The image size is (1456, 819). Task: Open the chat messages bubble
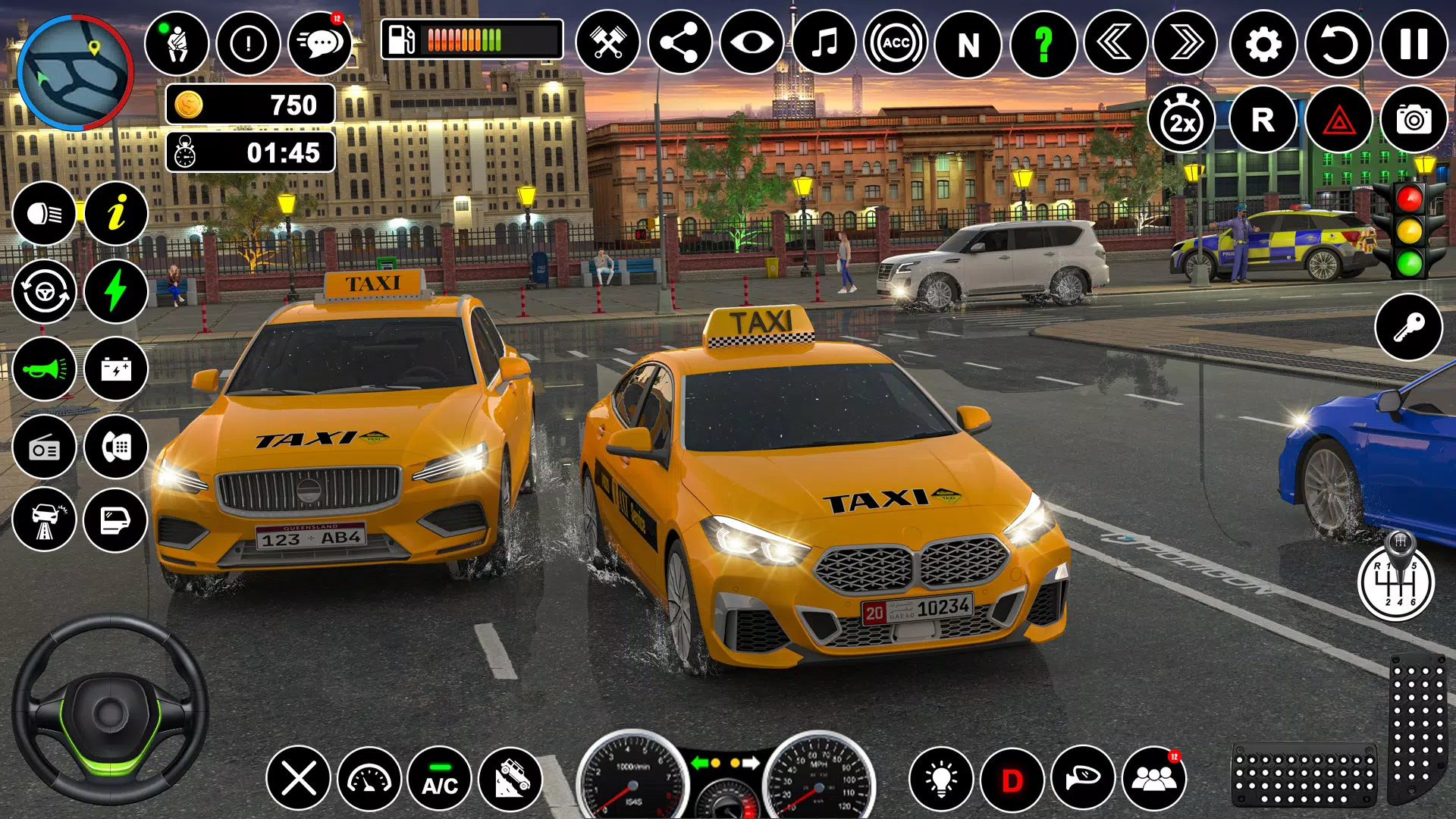point(321,43)
